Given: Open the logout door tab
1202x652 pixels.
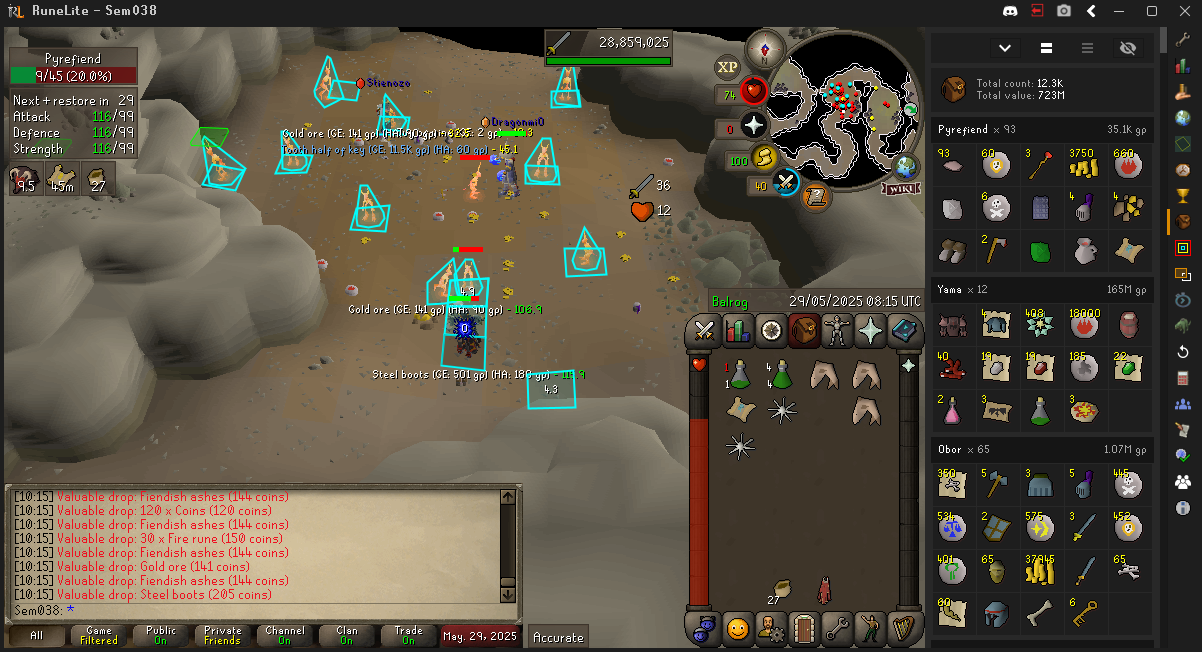Looking at the screenshot, I should click(804, 629).
